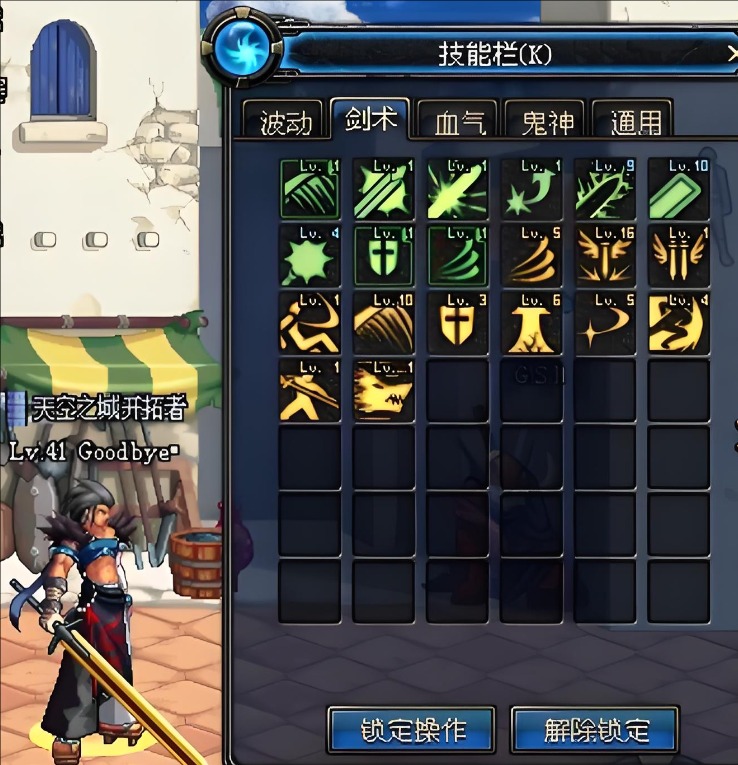The image size is (738, 765).
Task: Select the golden Lv.6 tree-shaped pillar skill
Action: click(531, 323)
